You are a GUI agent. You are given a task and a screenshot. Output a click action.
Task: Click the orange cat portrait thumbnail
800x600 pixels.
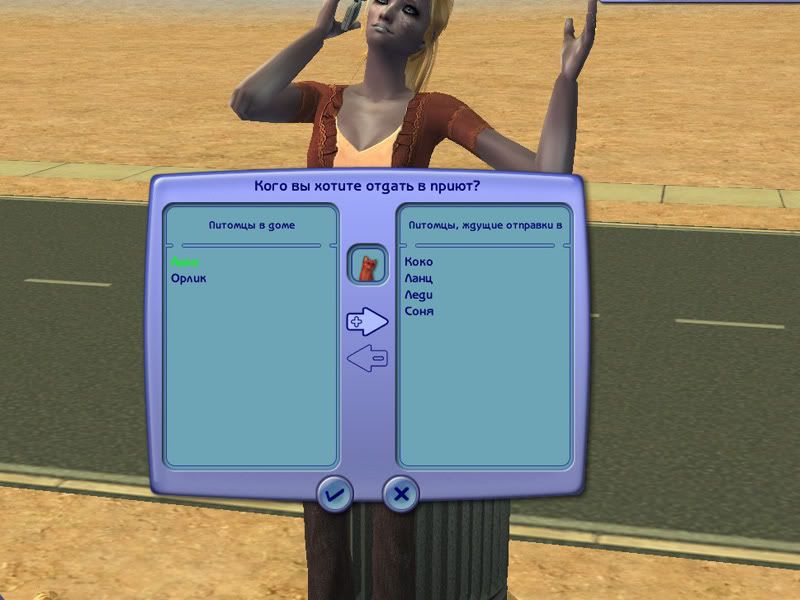coord(367,266)
